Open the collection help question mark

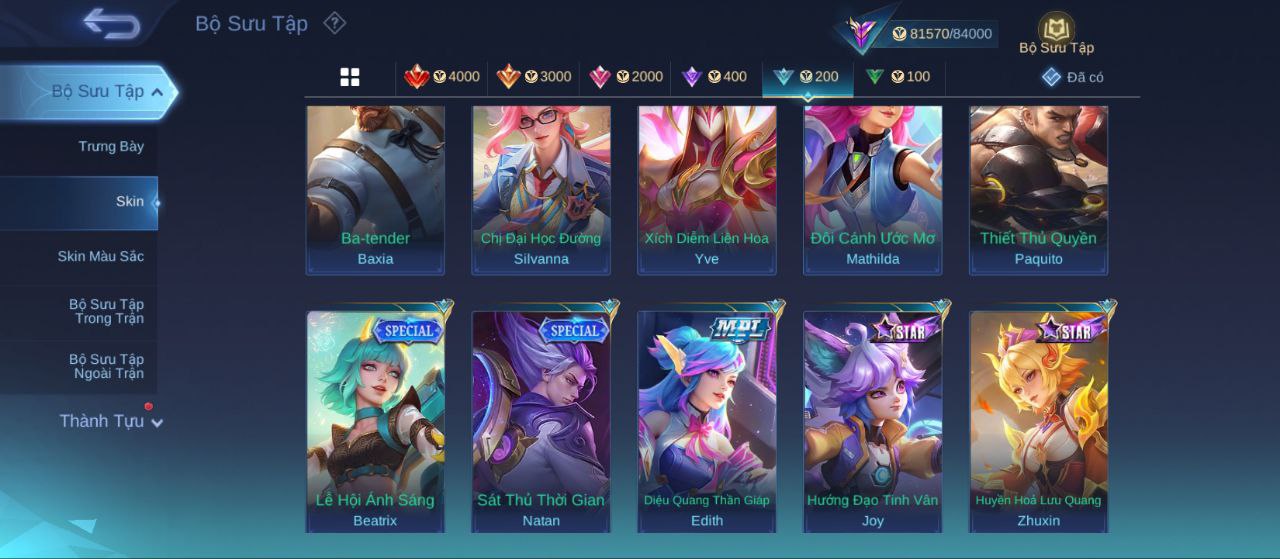(x=335, y=23)
